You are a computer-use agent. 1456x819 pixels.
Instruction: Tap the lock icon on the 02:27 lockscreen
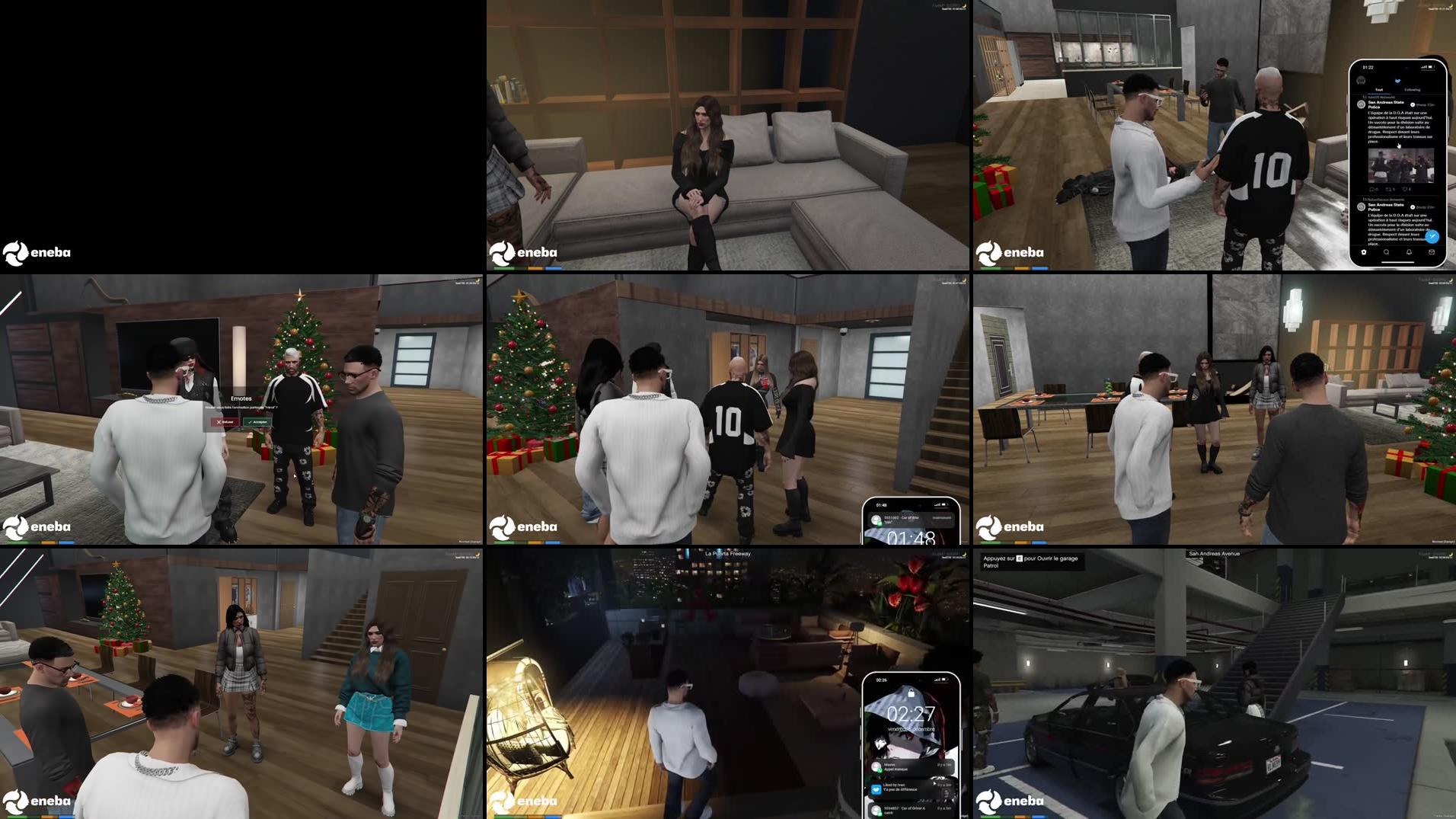(x=912, y=693)
